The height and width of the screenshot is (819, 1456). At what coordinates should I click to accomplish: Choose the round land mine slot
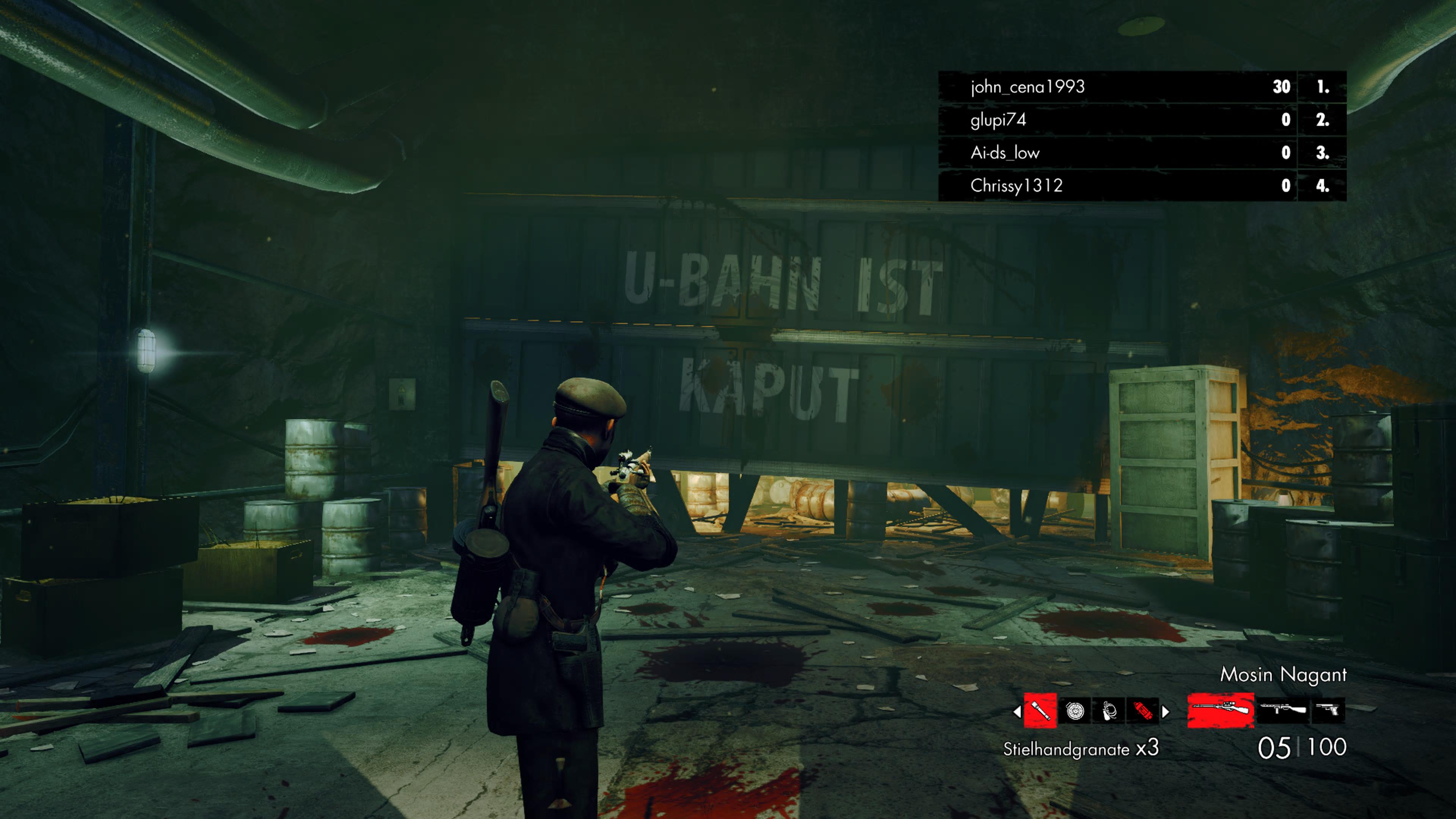point(1075,711)
